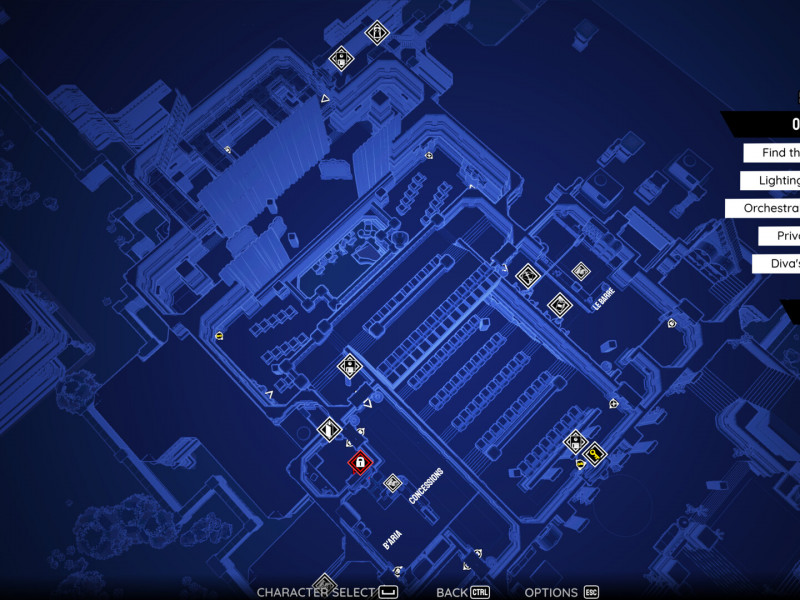The height and width of the screenshot is (600, 800).
Task: Select the yellow key map marker
Action: click(x=595, y=455)
